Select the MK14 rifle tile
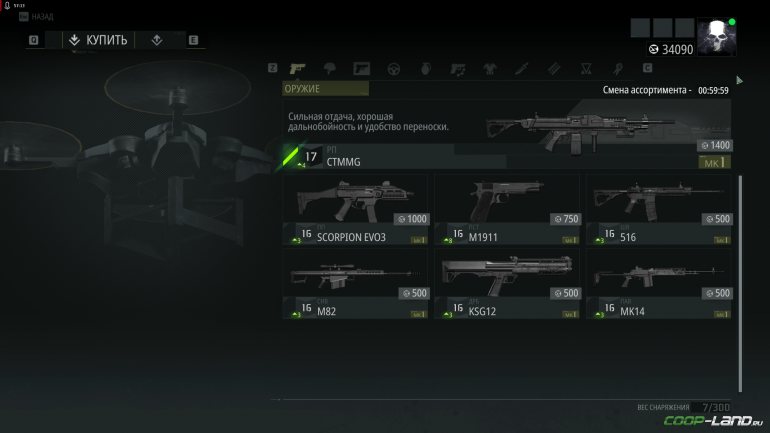The height and width of the screenshot is (433, 770). point(659,283)
